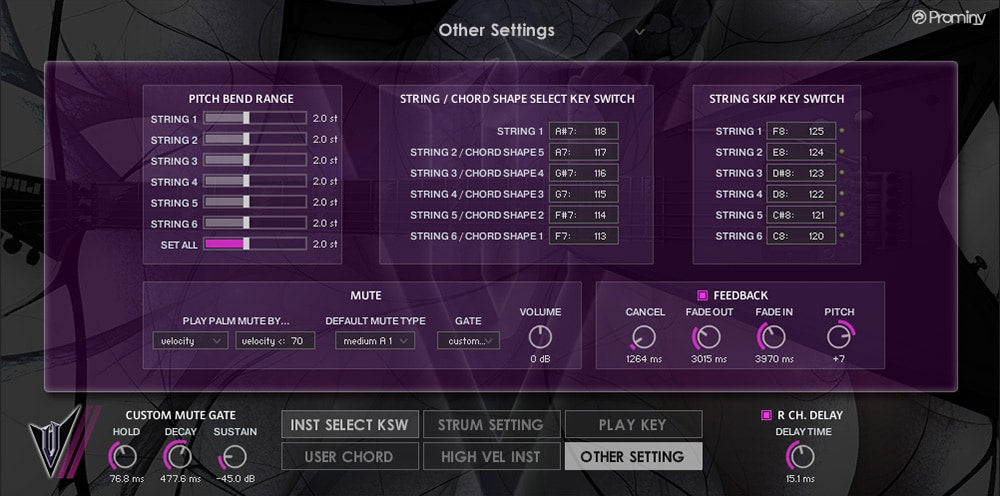Switch to the INST SELECT KSW tab

coord(349,424)
